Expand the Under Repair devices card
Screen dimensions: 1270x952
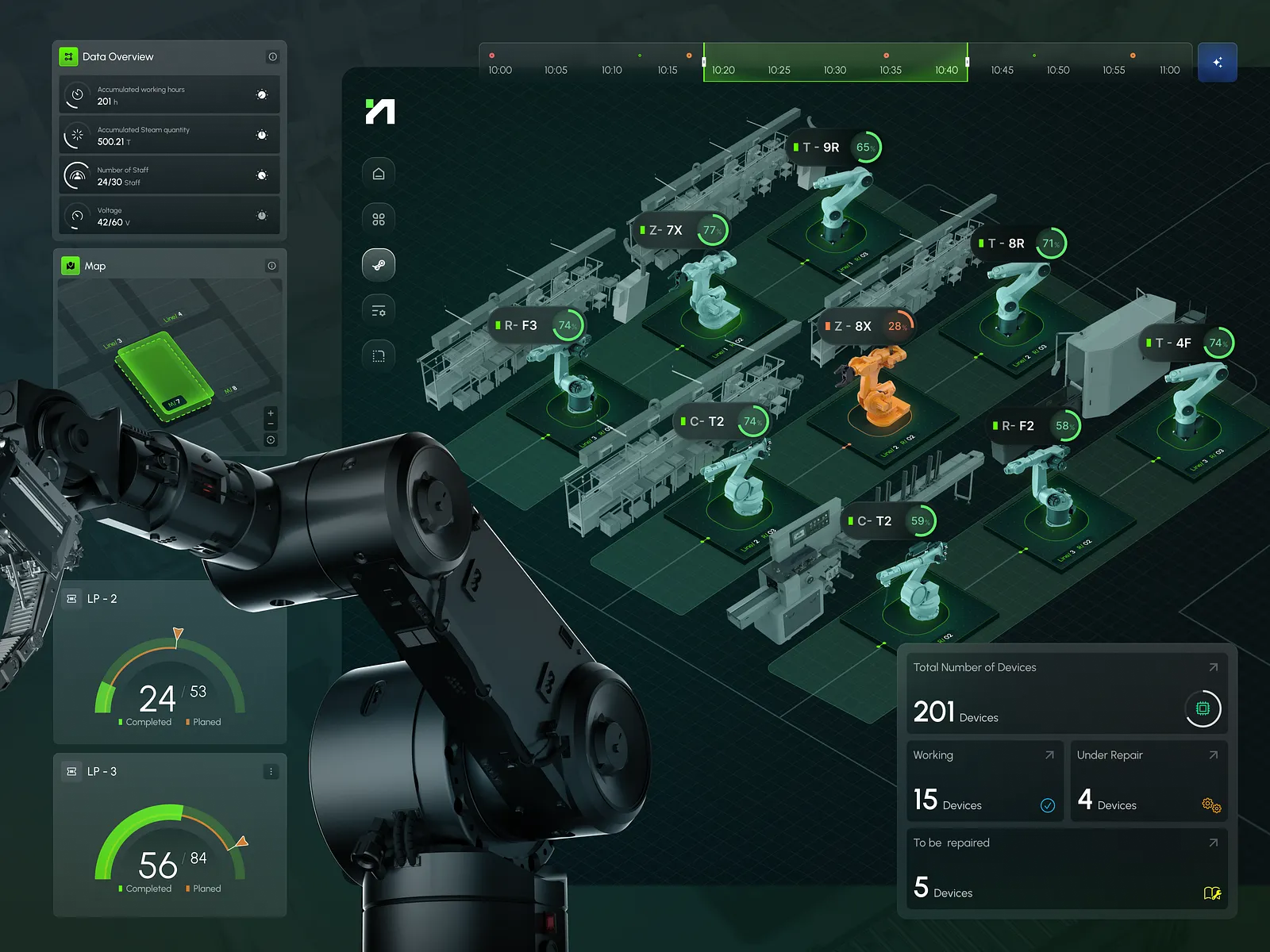coord(1213,755)
